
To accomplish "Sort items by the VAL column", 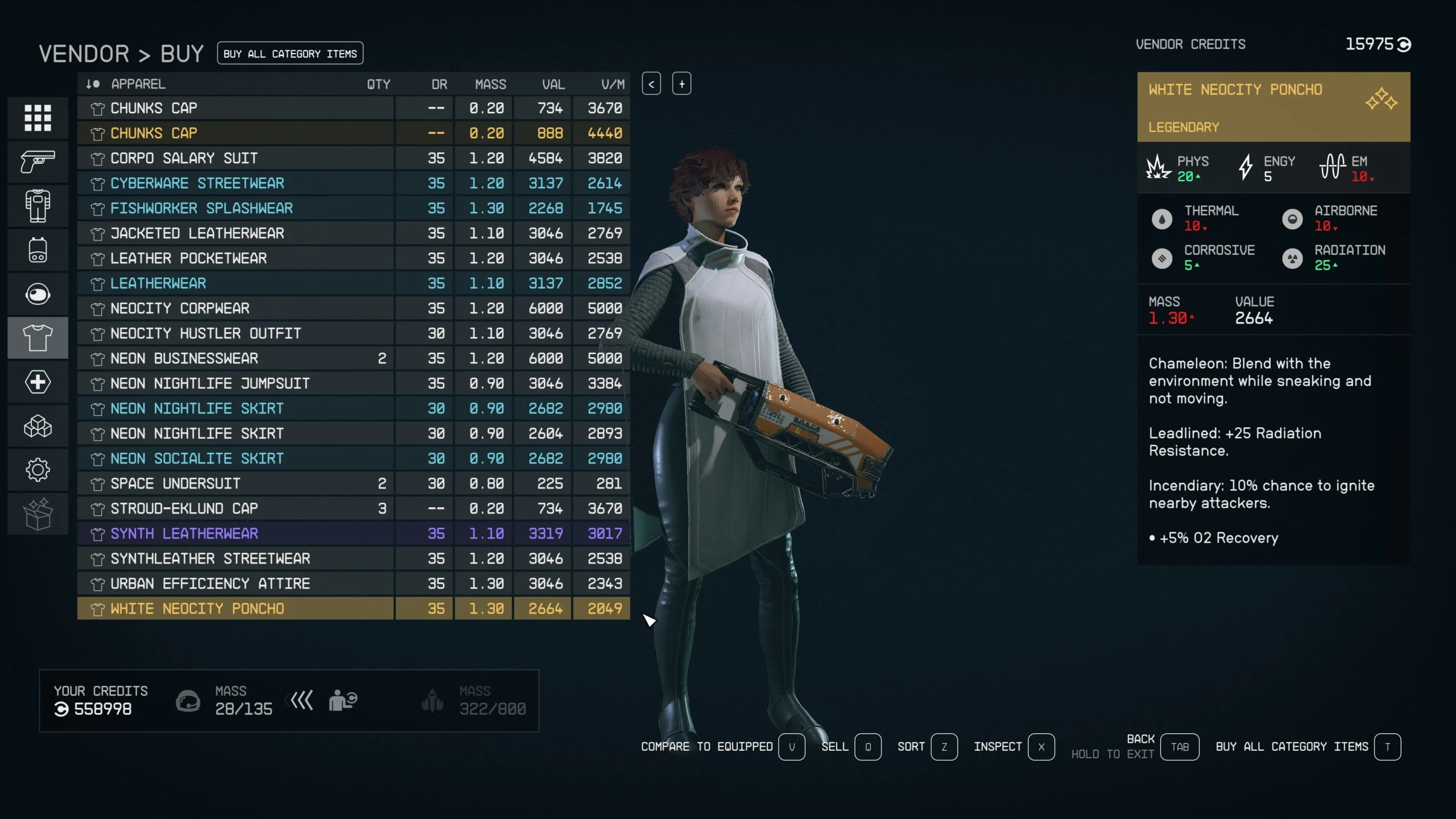I will [x=552, y=84].
